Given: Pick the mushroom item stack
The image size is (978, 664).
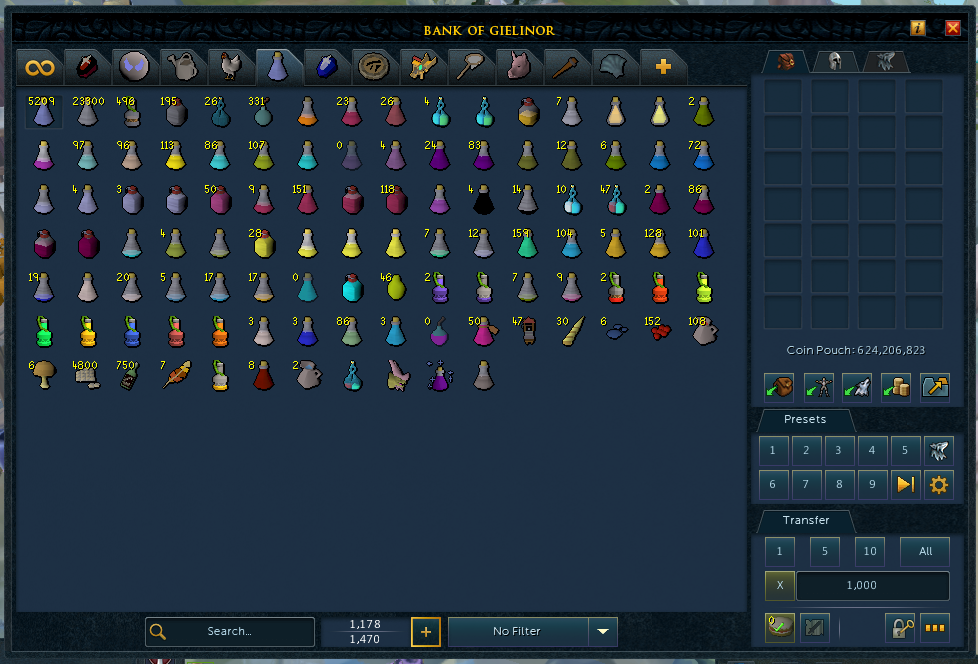Looking at the screenshot, I should (x=42, y=375).
